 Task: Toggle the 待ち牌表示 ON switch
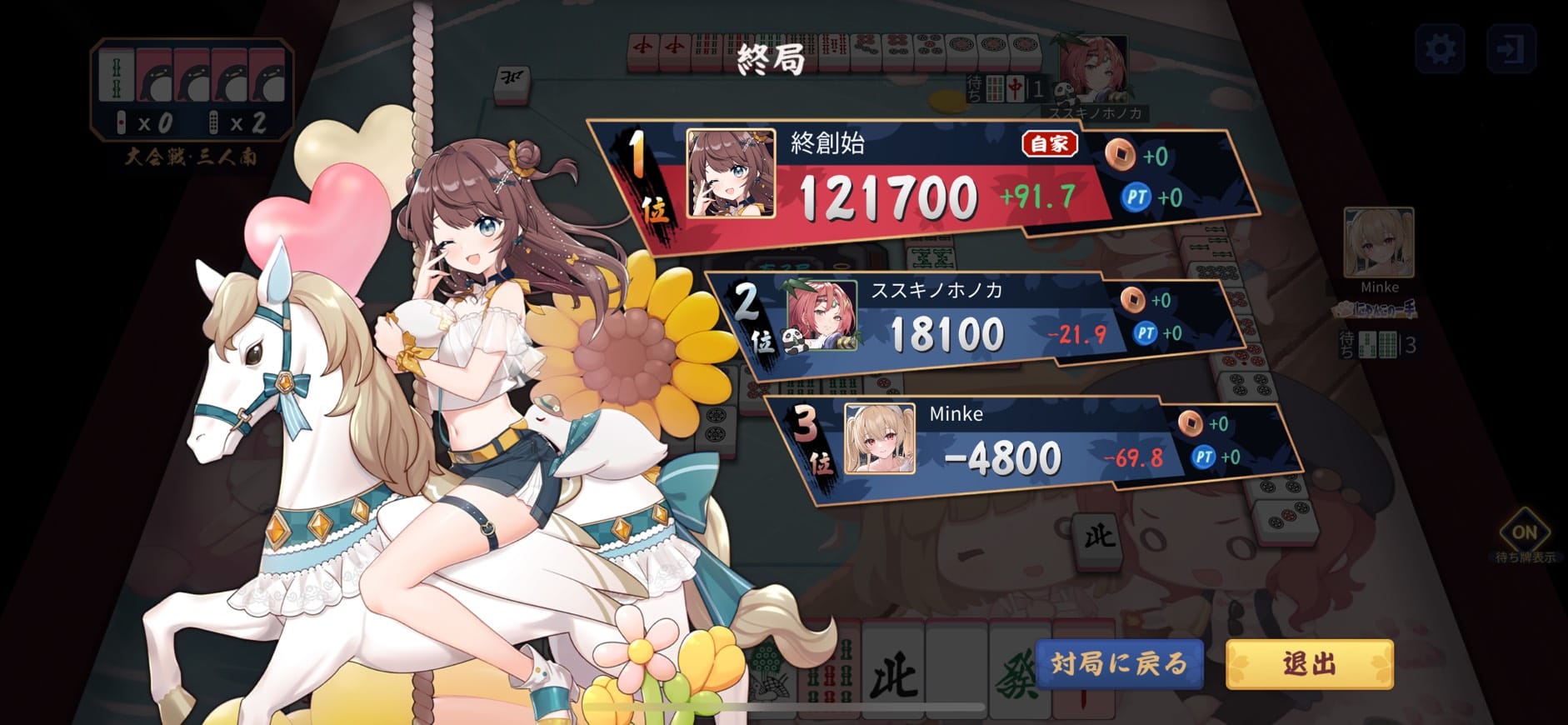[x=1524, y=533]
